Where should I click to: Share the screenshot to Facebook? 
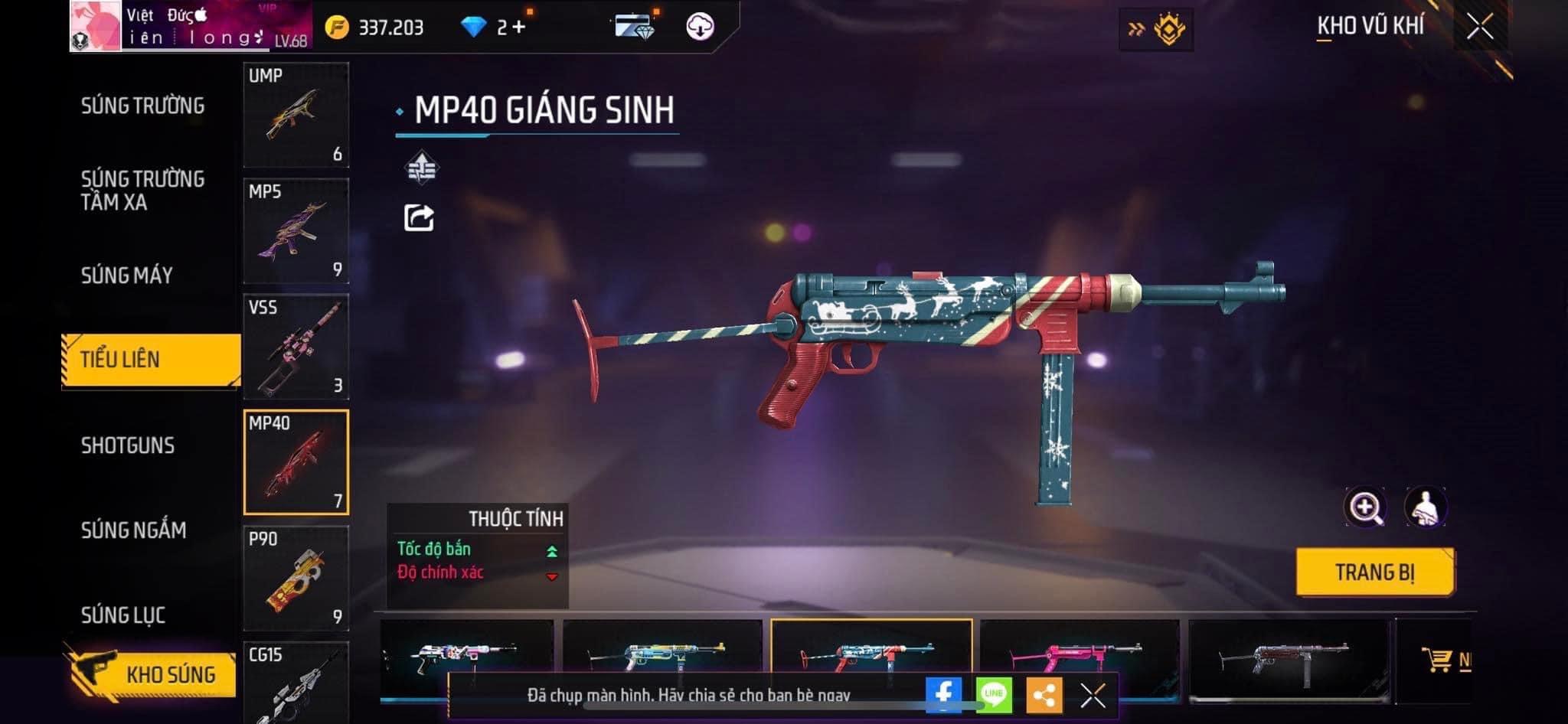943,695
